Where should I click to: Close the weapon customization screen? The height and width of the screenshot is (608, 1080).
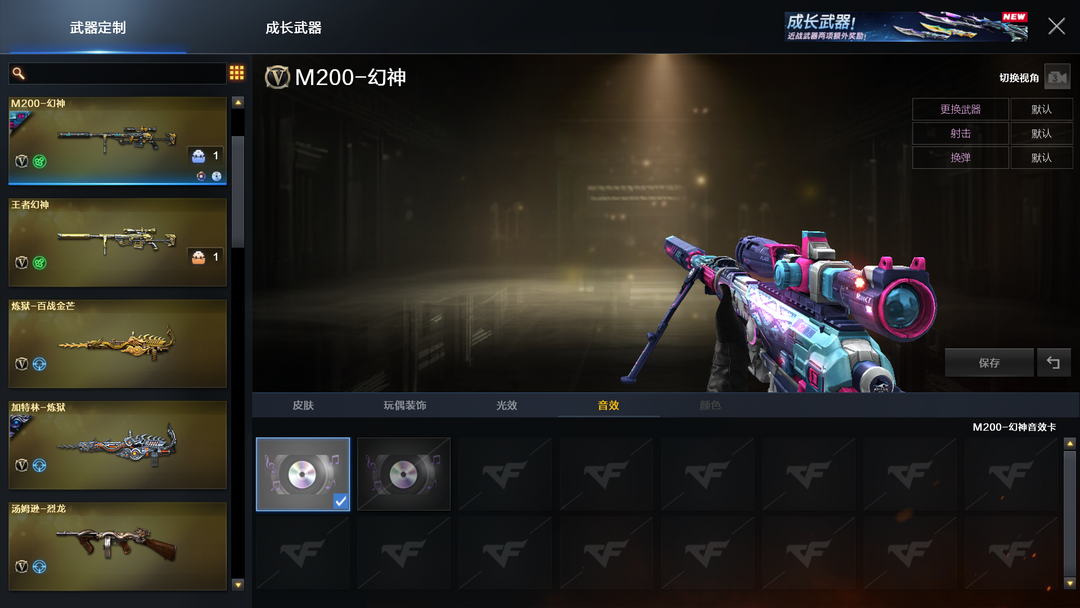(x=1056, y=27)
